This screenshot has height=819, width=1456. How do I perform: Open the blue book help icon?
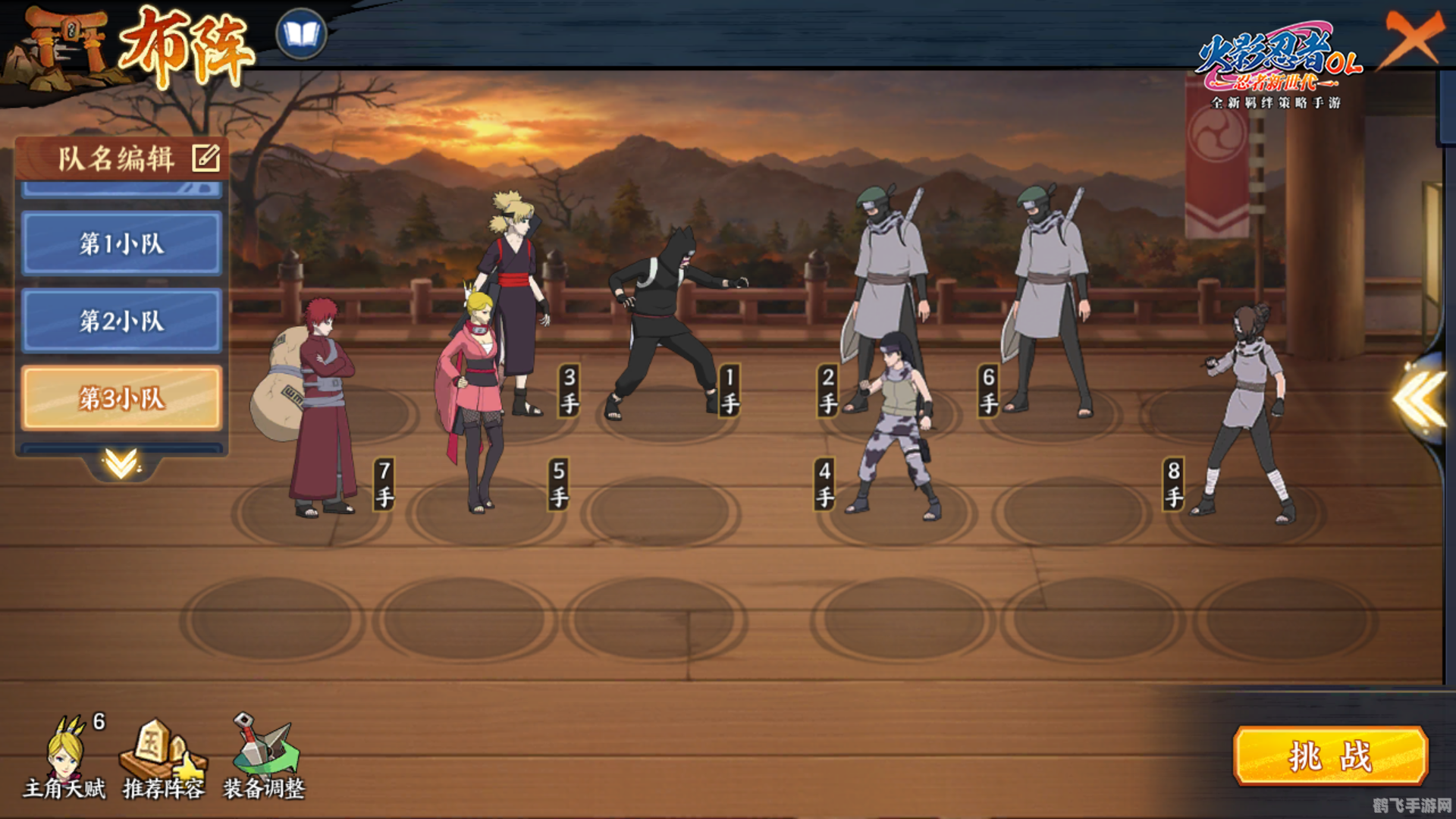click(x=301, y=34)
